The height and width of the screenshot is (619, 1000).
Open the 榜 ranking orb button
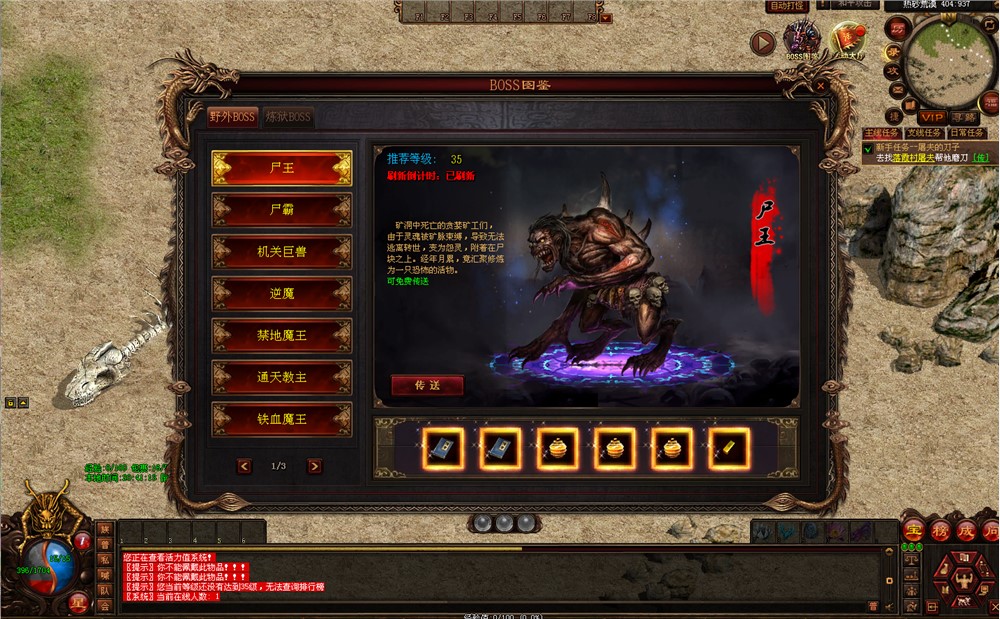point(940,530)
